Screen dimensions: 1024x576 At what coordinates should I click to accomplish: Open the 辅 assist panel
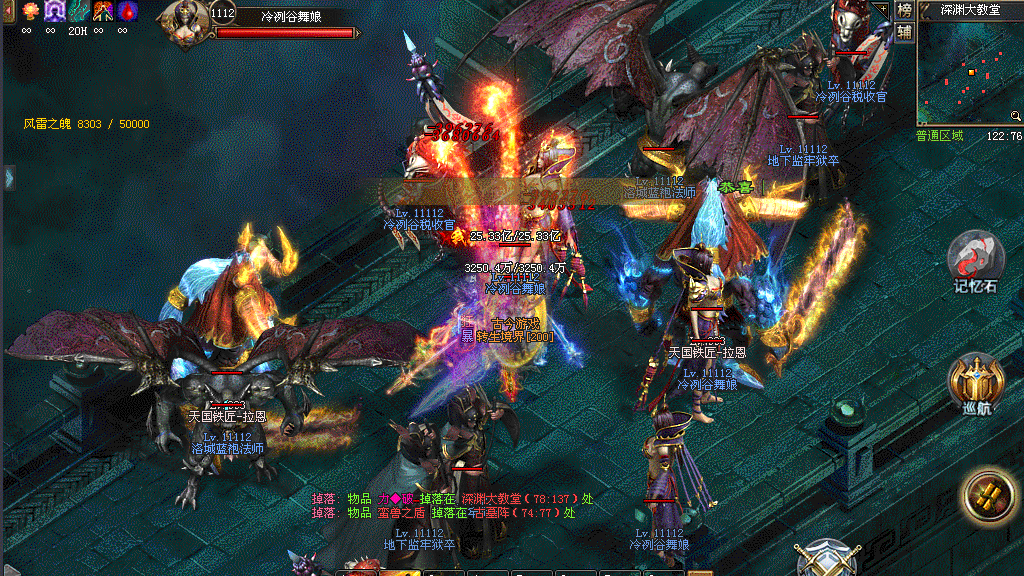click(x=904, y=32)
